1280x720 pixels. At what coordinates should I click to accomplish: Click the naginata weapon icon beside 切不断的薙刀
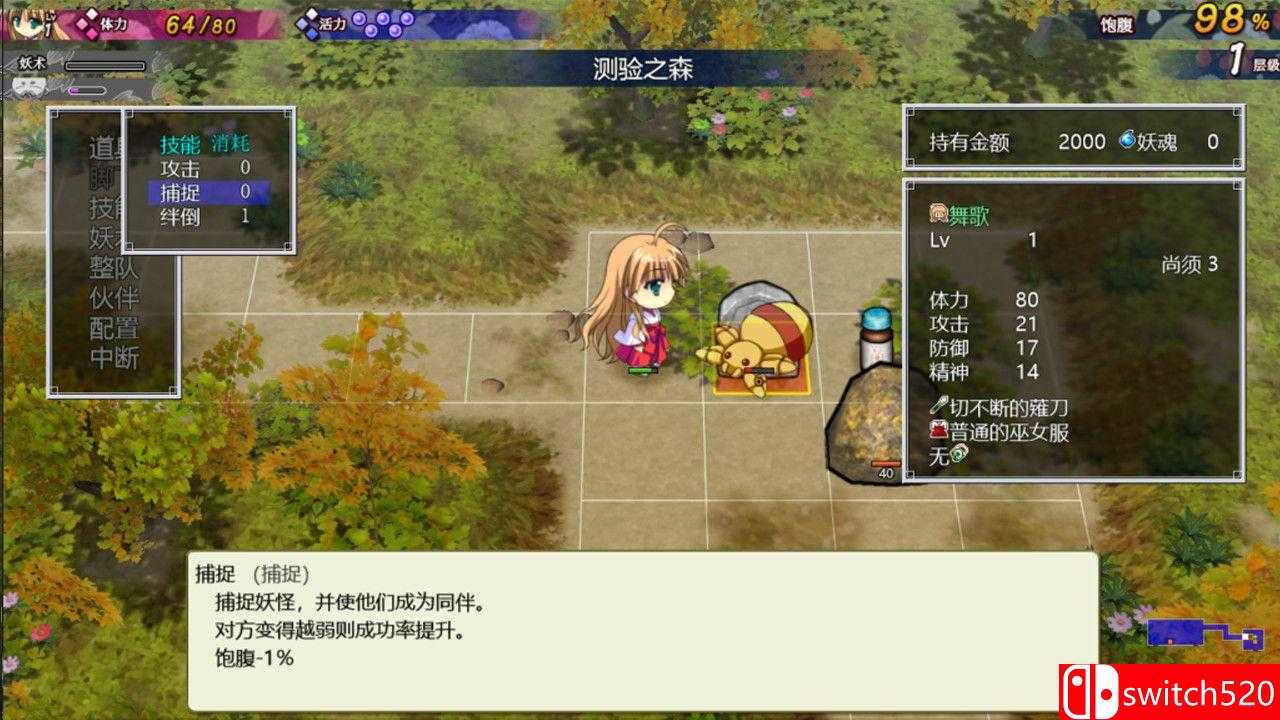[938, 403]
